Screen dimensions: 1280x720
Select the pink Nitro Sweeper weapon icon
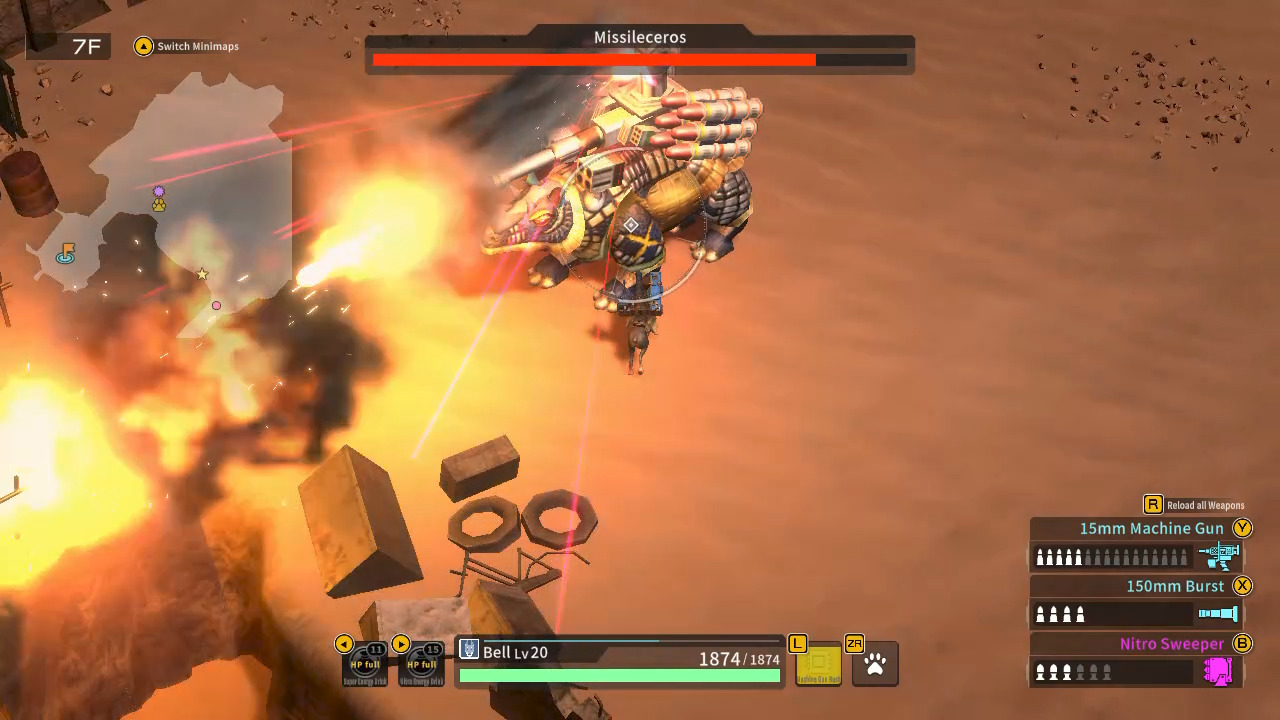pos(1220,672)
